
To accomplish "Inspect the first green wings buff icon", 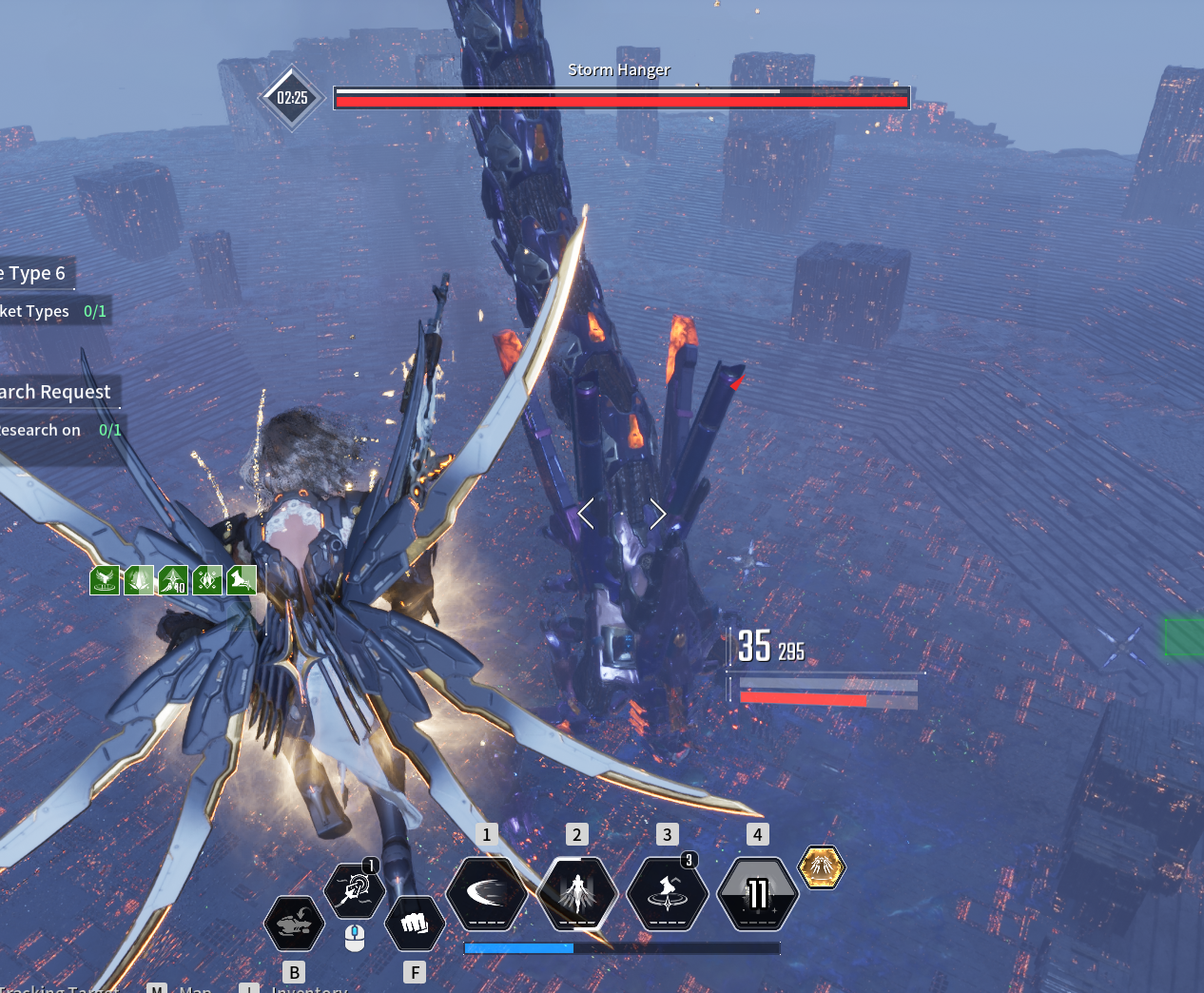I will pos(105,579).
